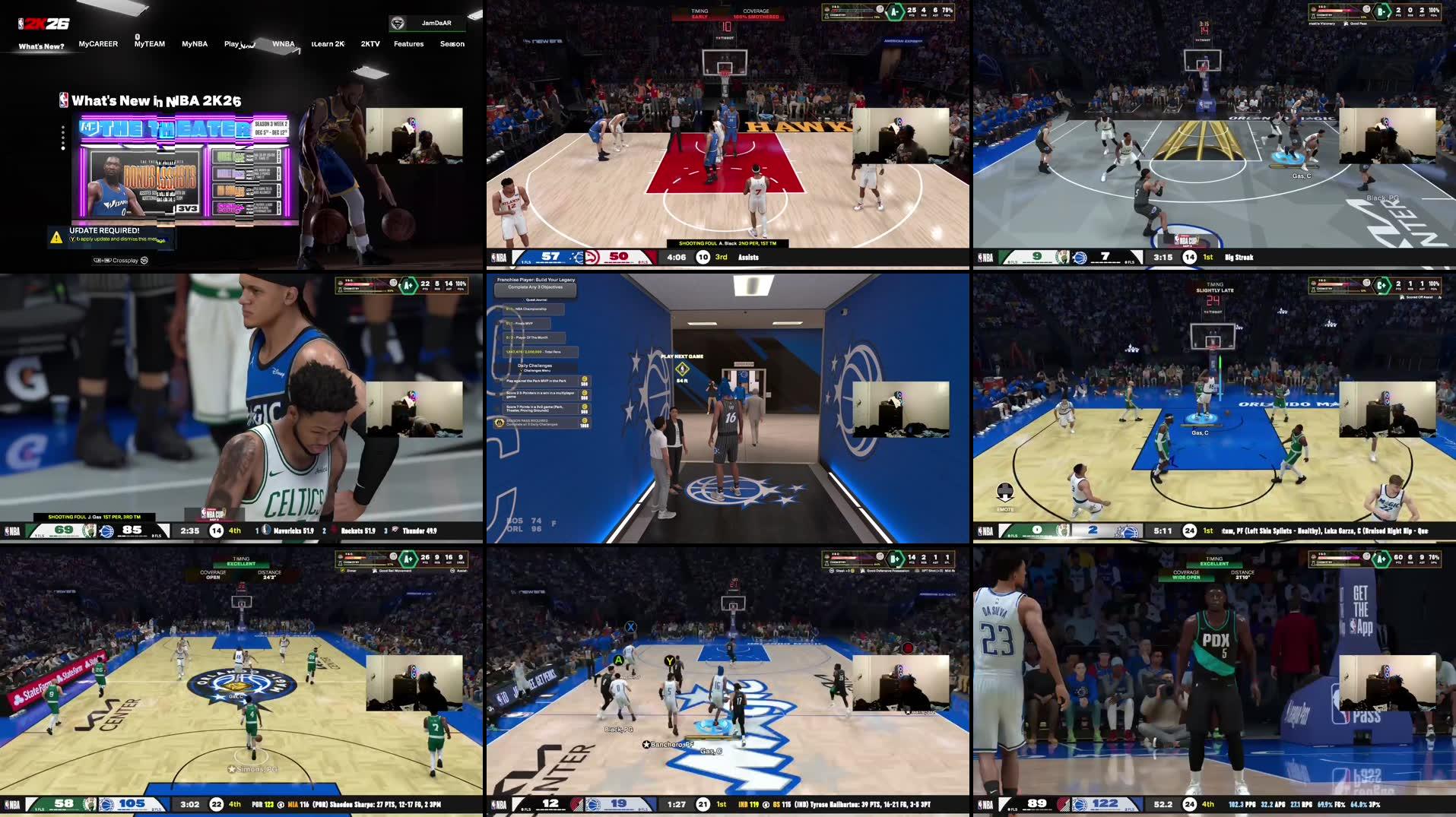Click the NBA 2K26 logo
Screen dimensions: 1456x817
42,22
